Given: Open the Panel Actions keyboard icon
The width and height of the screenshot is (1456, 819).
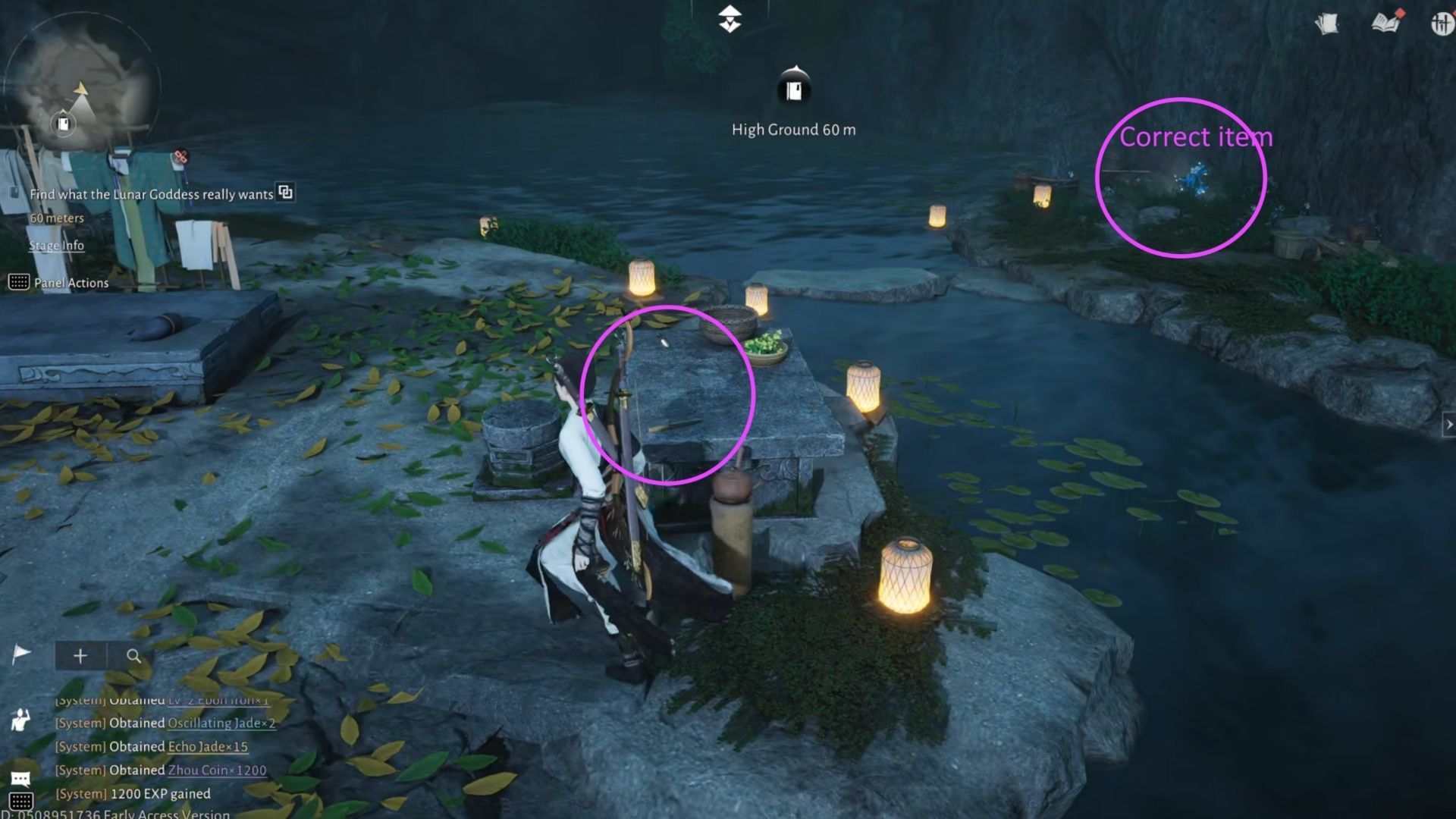Looking at the screenshot, I should pyautogui.click(x=19, y=283).
